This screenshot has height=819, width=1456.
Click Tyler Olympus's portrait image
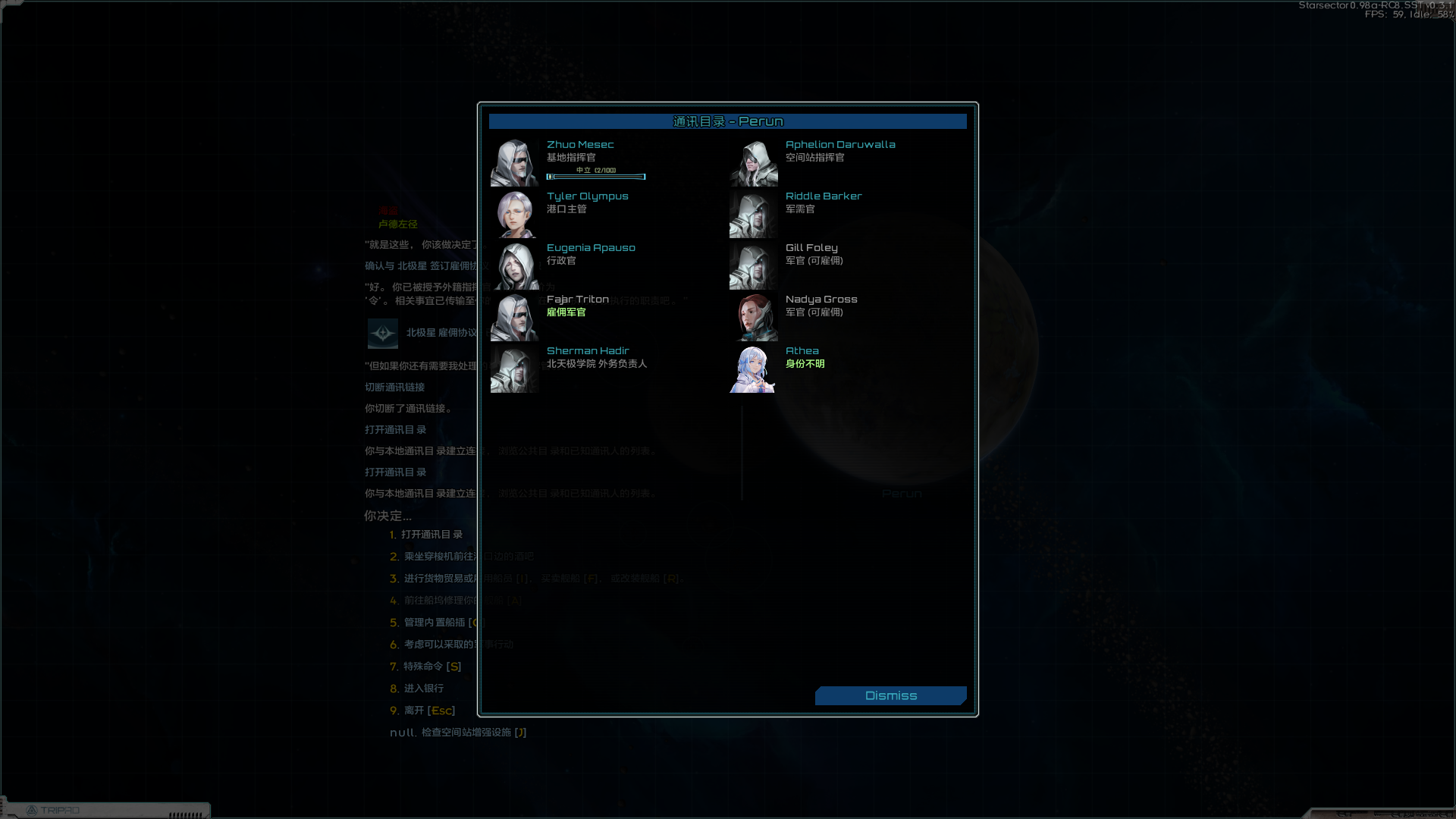point(514,214)
